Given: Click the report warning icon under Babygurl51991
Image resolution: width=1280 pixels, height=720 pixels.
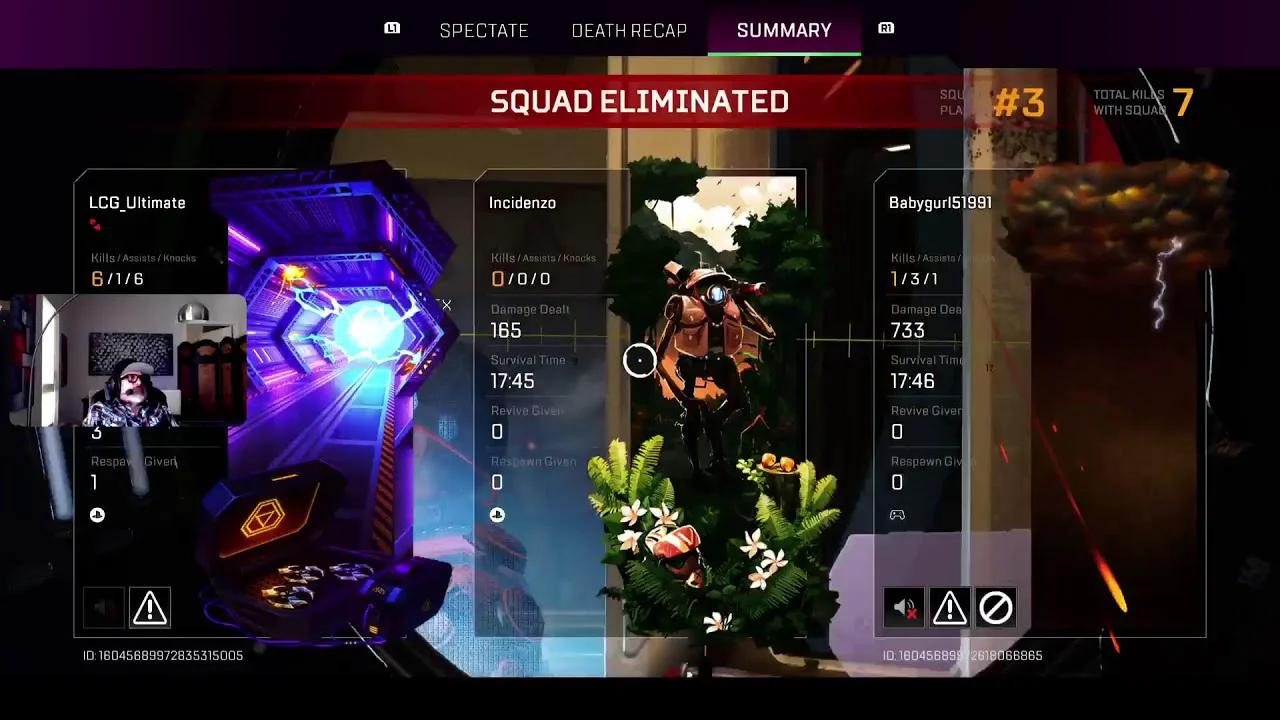Looking at the screenshot, I should pyautogui.click(x=949, y=607).
